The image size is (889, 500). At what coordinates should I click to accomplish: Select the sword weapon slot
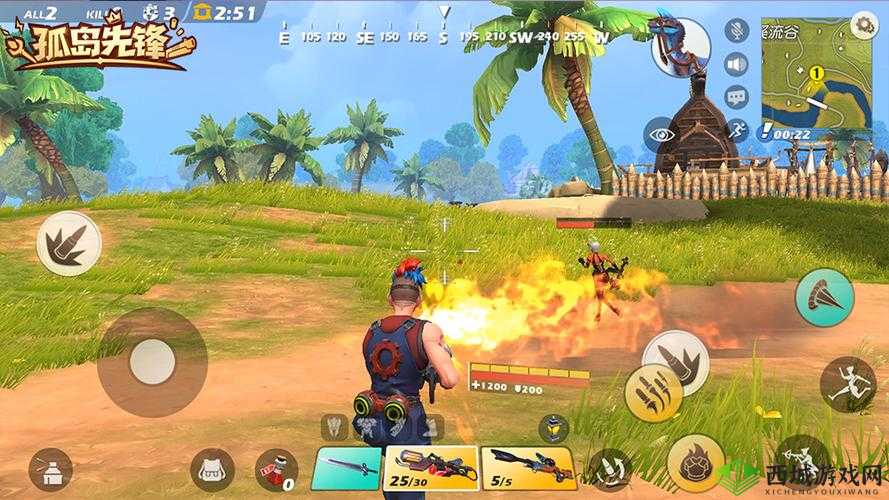(x=348, y=467)
